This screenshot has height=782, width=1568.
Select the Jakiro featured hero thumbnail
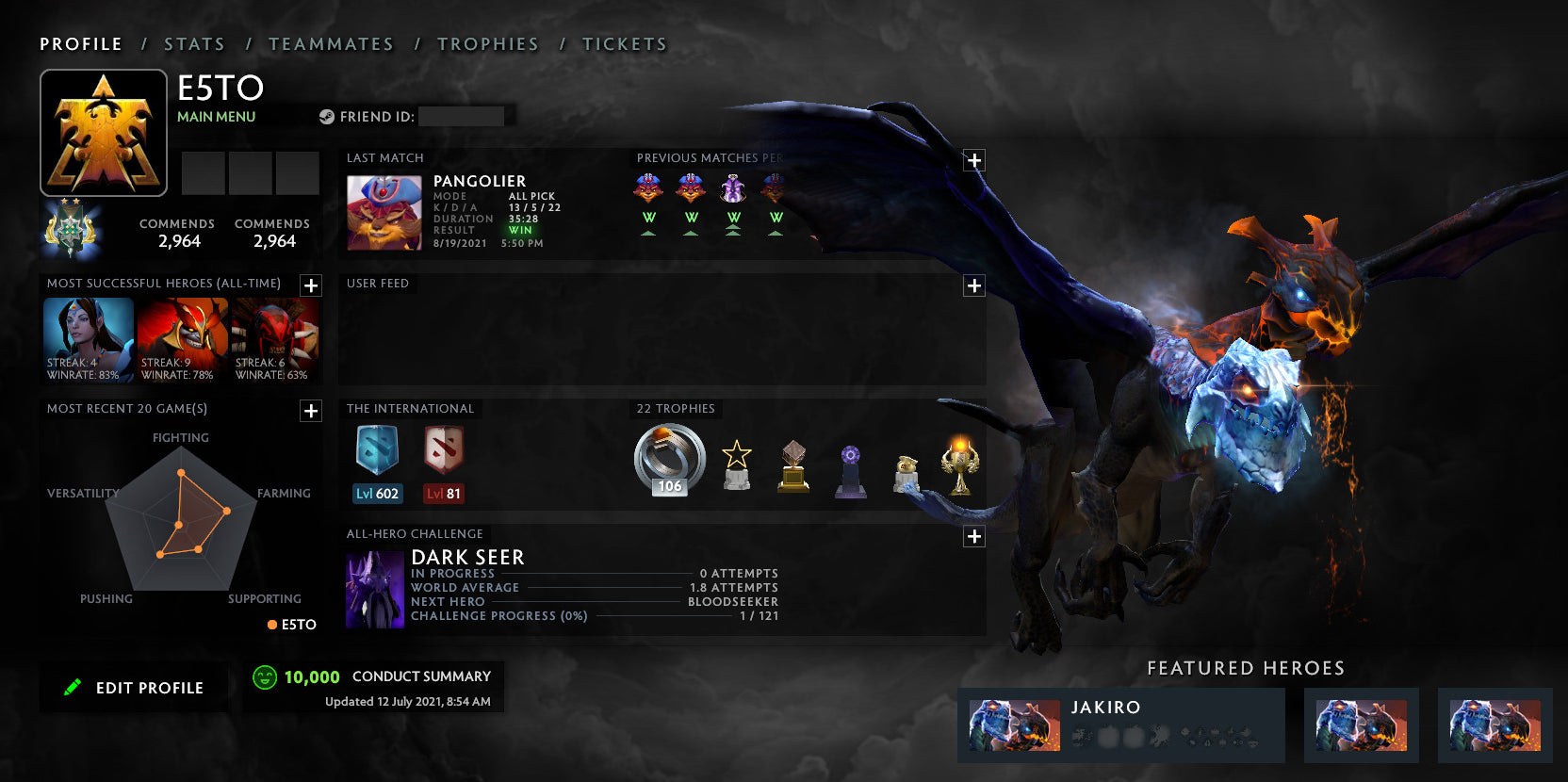(1013, 725)
